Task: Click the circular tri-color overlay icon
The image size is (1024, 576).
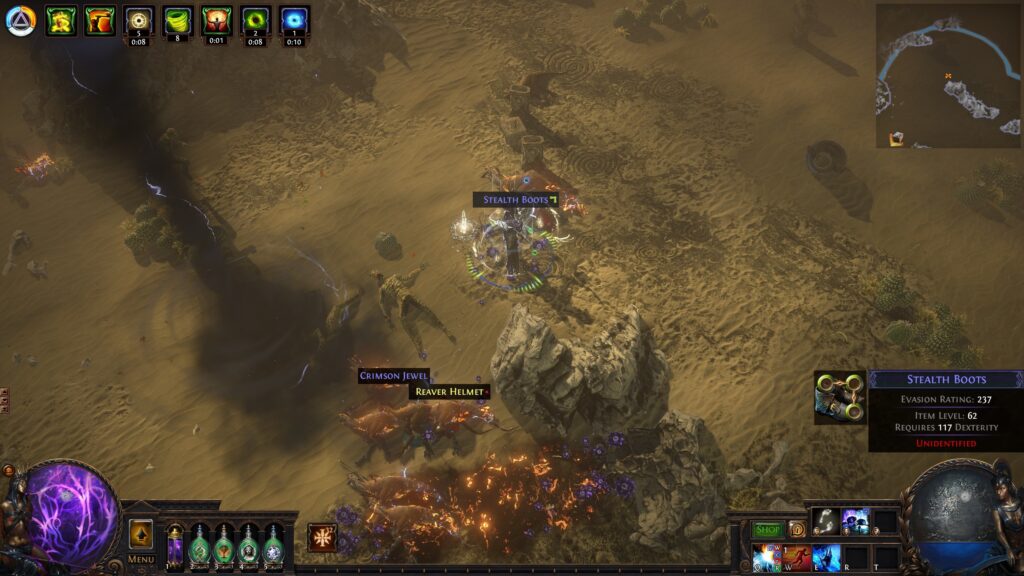Action: 20,21
